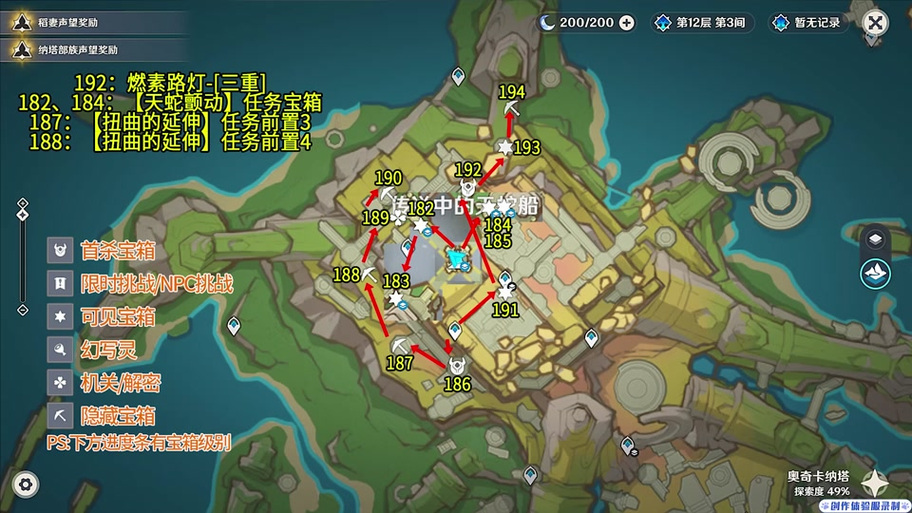Add Original Resin with the plus button
Image resolution: width=912 pixels, height=513 pixels.
point(627,22)
